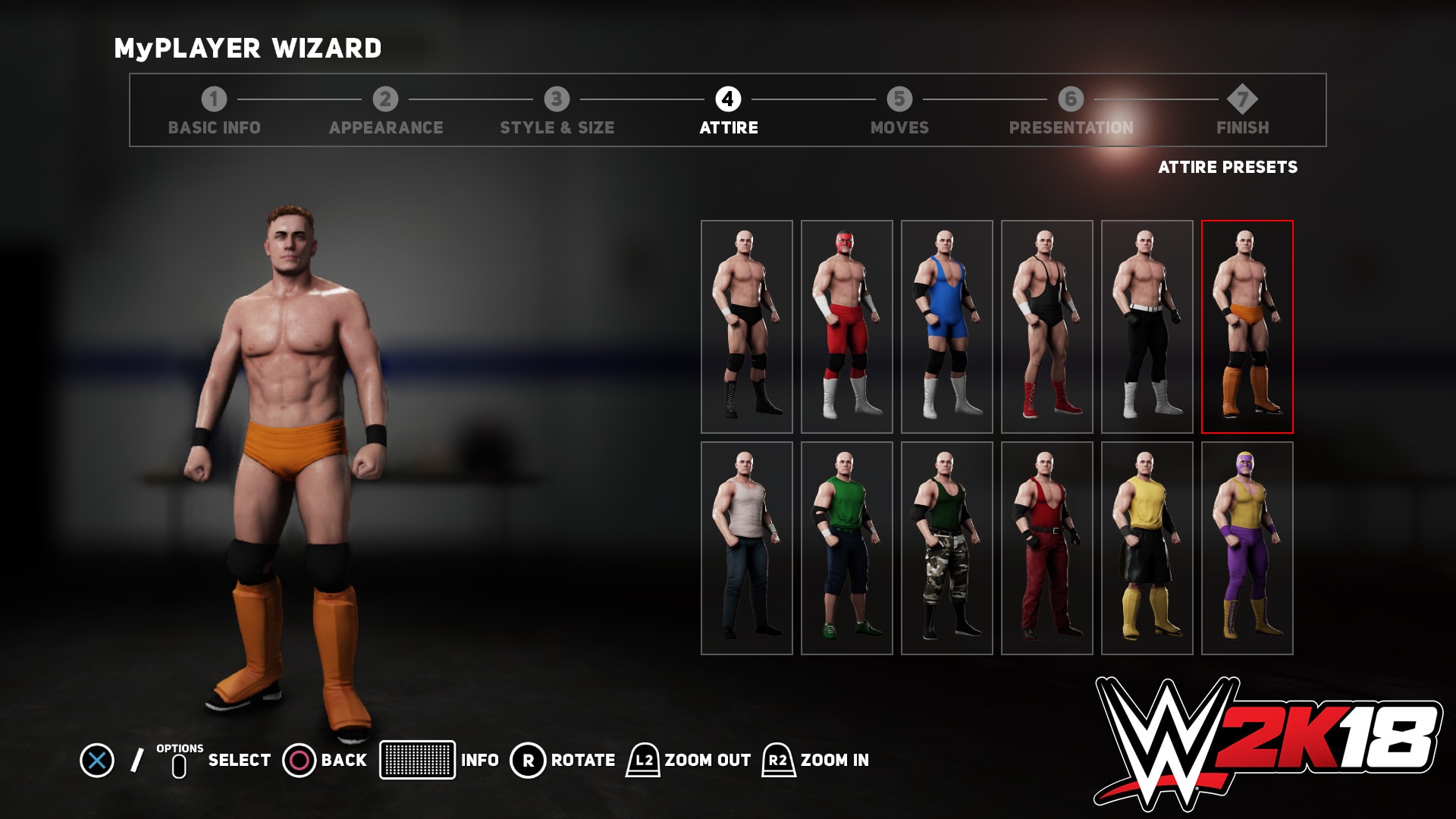The width and height of the screenshot is (1456, 819).
Task: Click the O Back prompt
Action: click(x=299, y=759)
